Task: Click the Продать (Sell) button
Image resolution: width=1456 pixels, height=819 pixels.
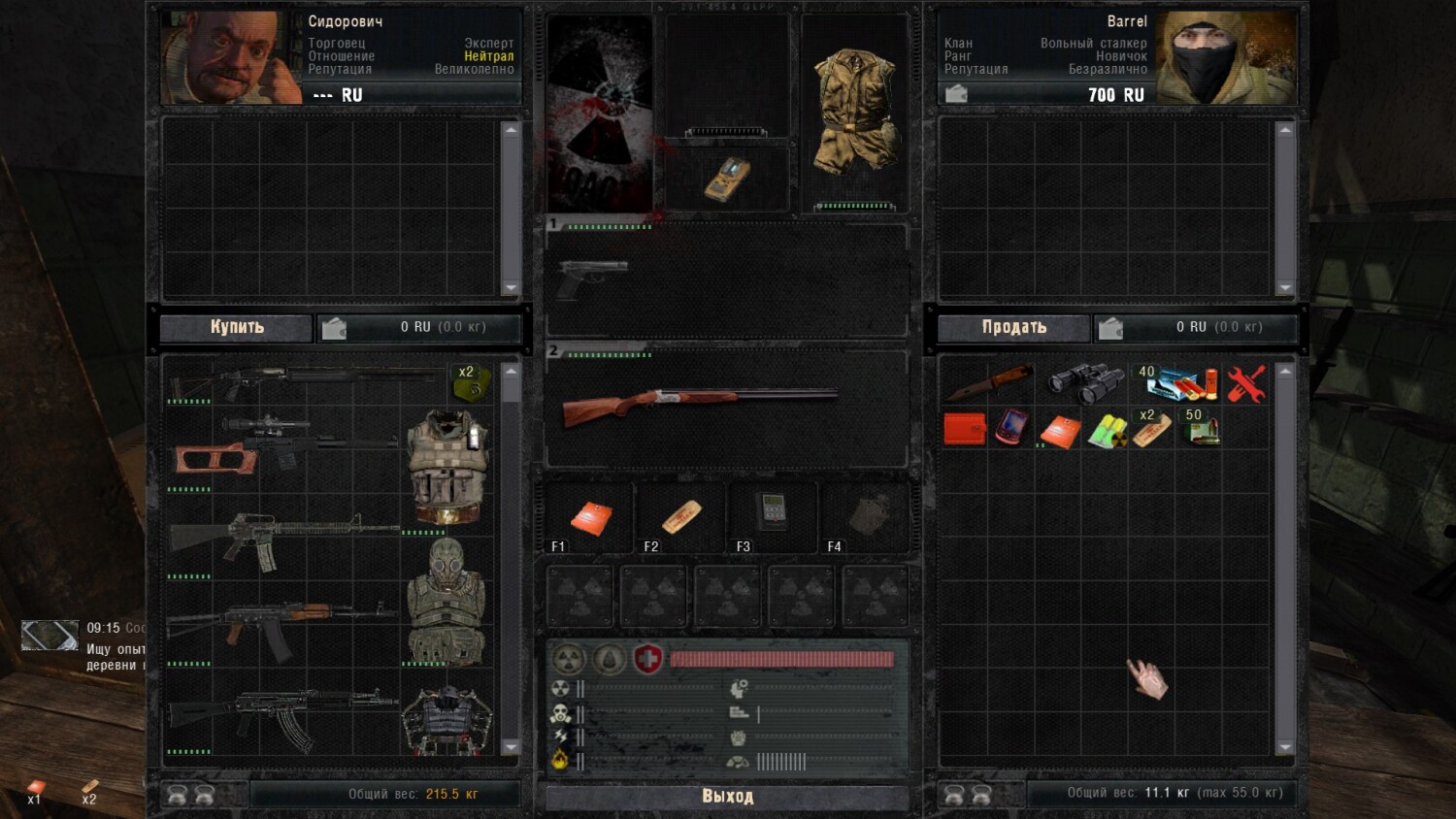Action: (x=1013, y=327)
